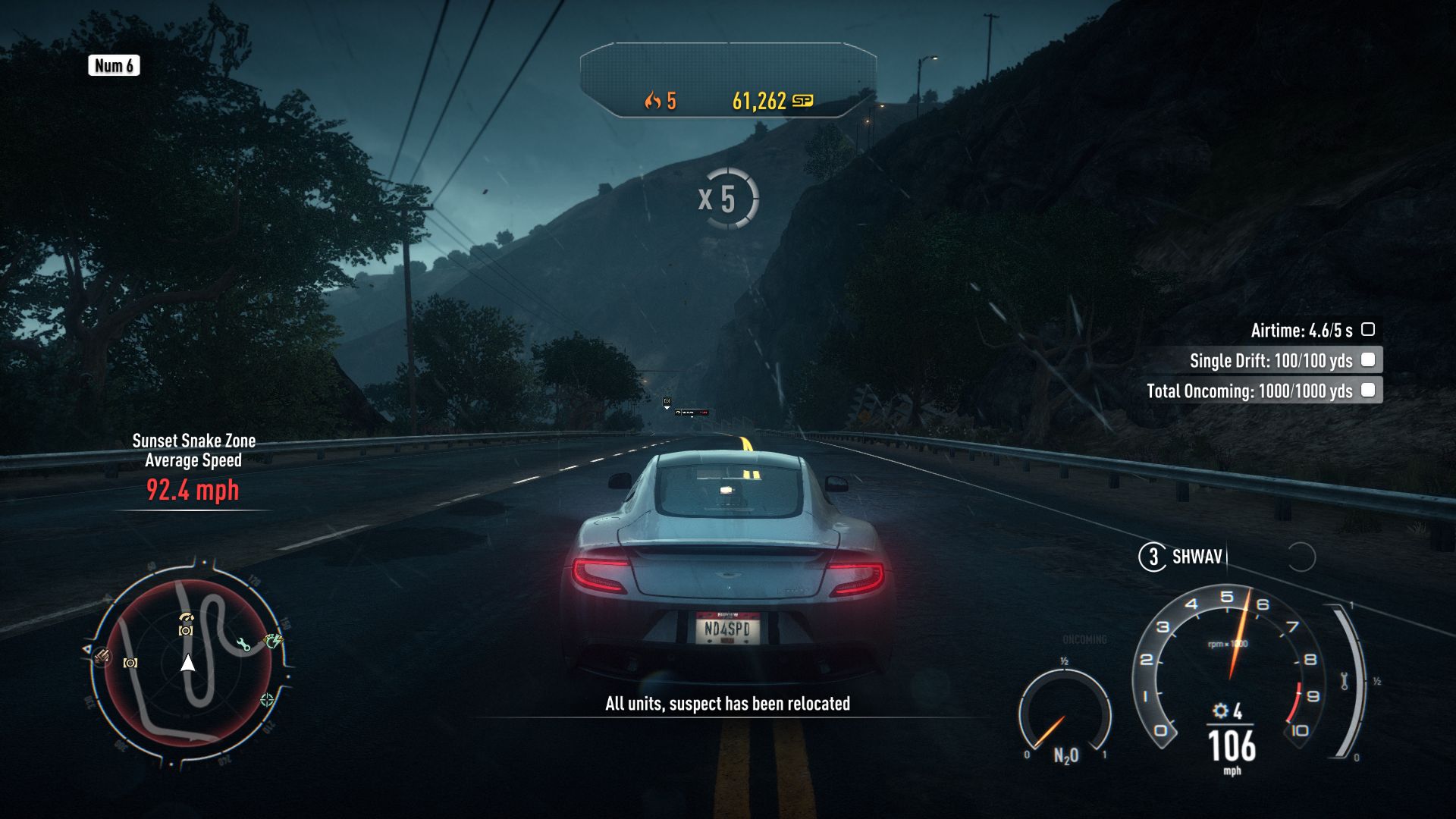Choose the green crosshair map marker

pyautogui.click(x=267, y=699)
